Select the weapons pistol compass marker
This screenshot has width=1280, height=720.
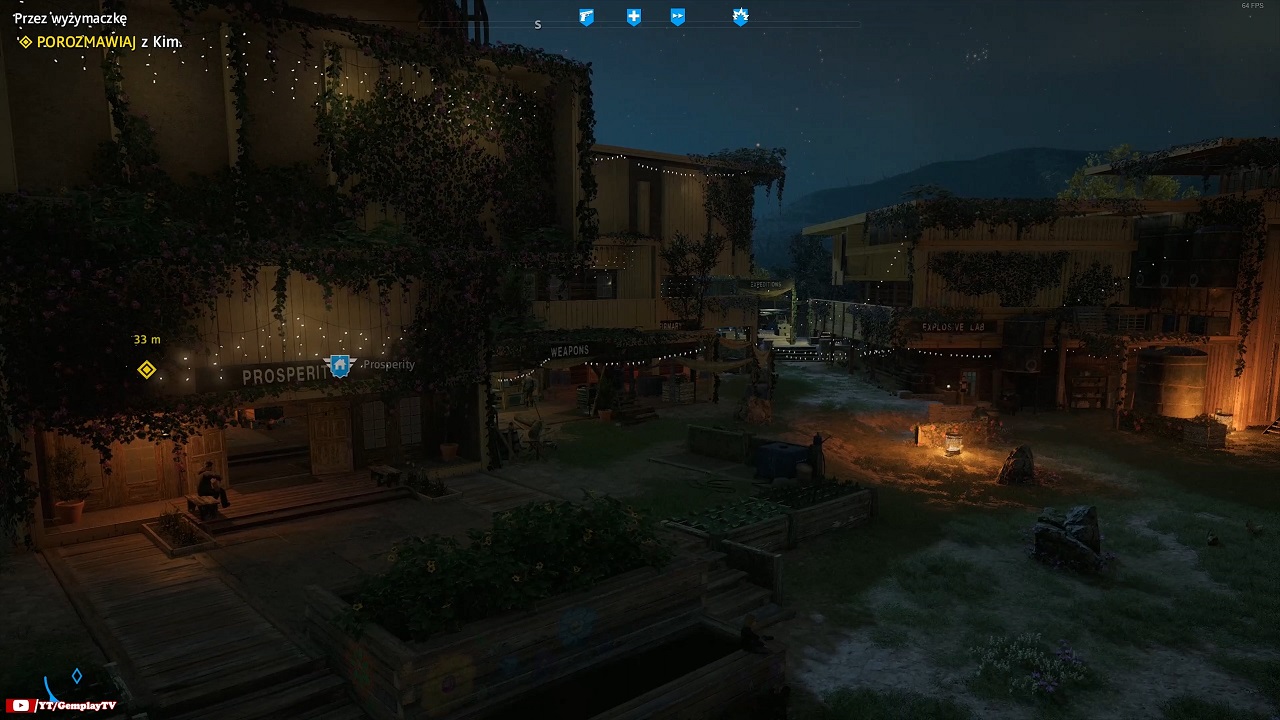587,17
